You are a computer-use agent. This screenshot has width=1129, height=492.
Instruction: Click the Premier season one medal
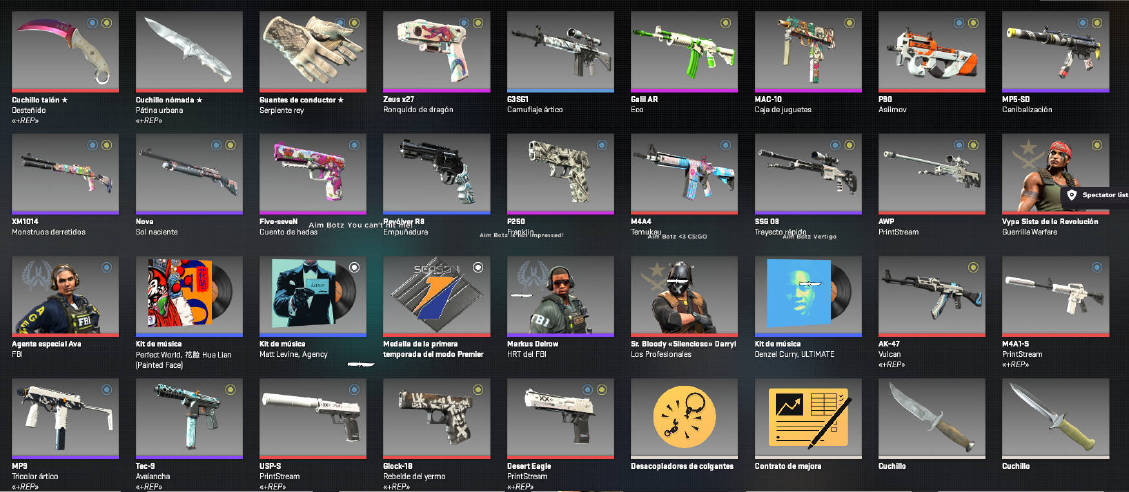pyautogui.click(x=437, y=295)
